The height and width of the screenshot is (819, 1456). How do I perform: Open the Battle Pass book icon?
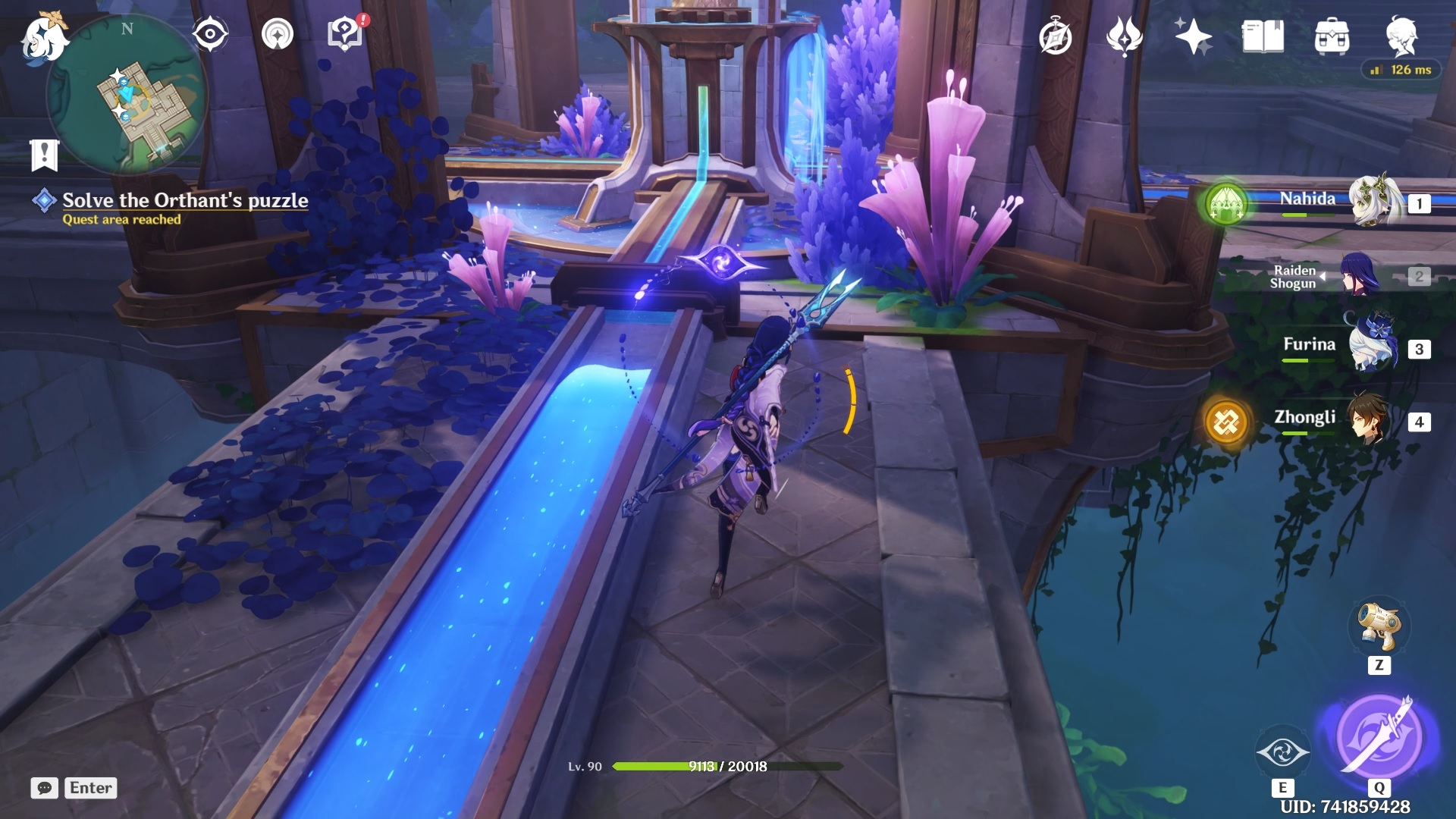point(1263,36)
